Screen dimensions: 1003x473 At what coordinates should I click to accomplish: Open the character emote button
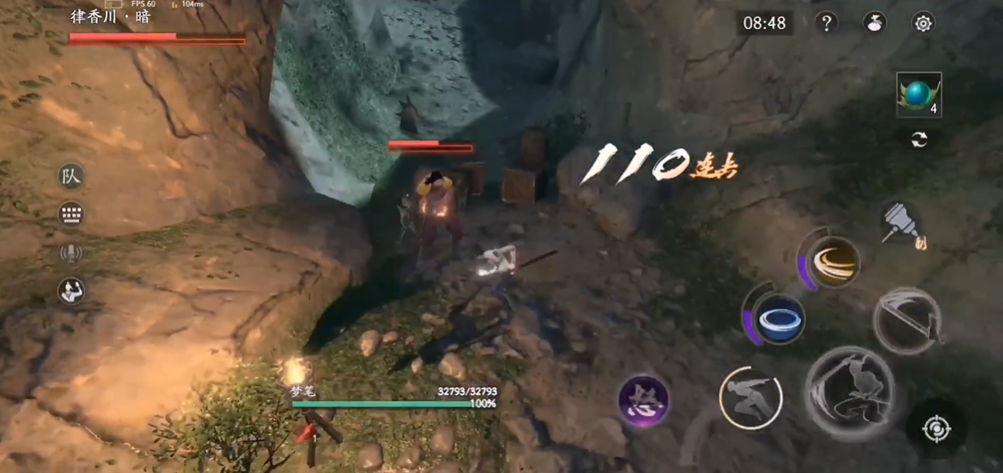(71, 291)
